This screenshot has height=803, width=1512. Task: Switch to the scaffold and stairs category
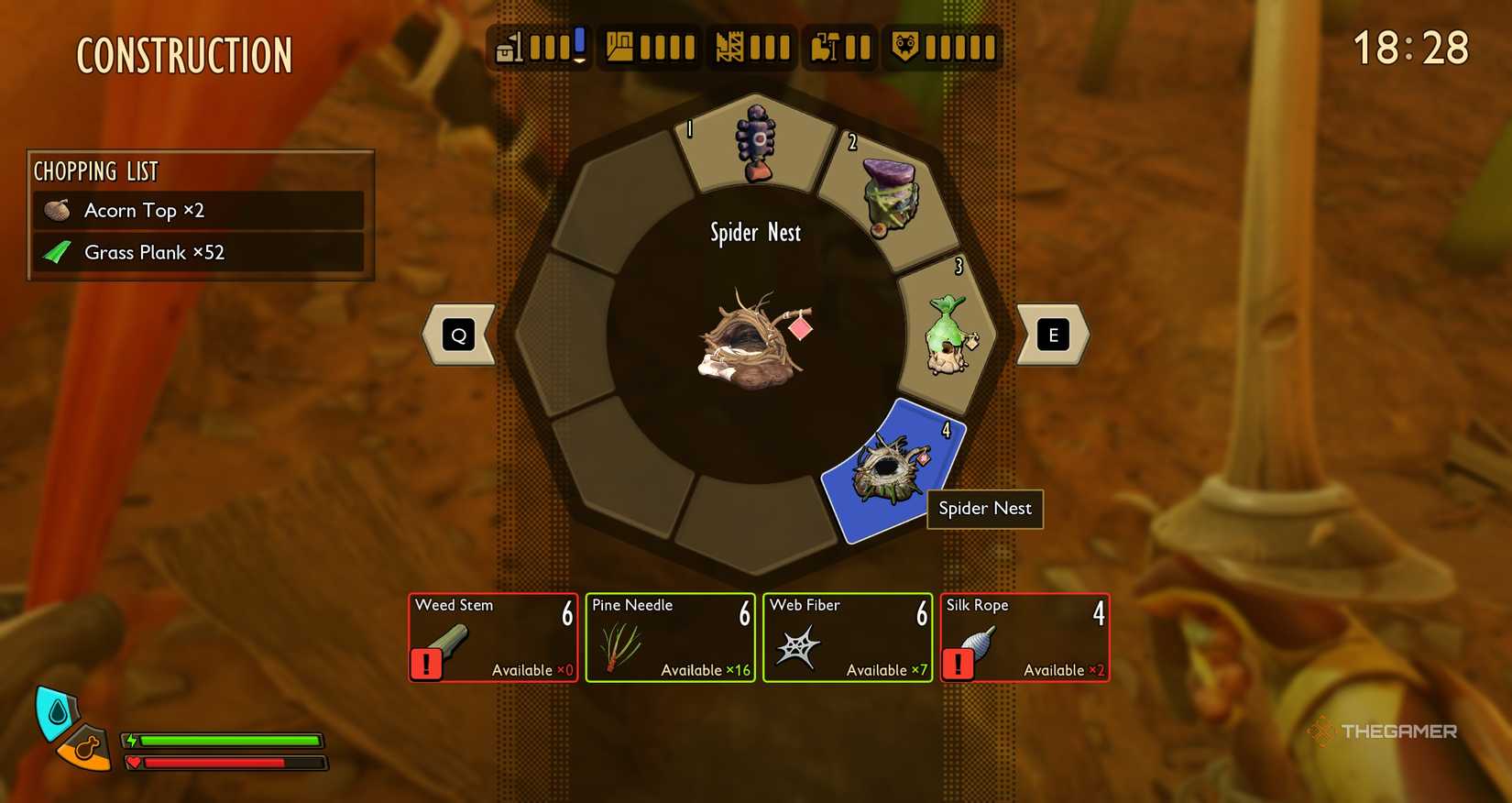752,47
